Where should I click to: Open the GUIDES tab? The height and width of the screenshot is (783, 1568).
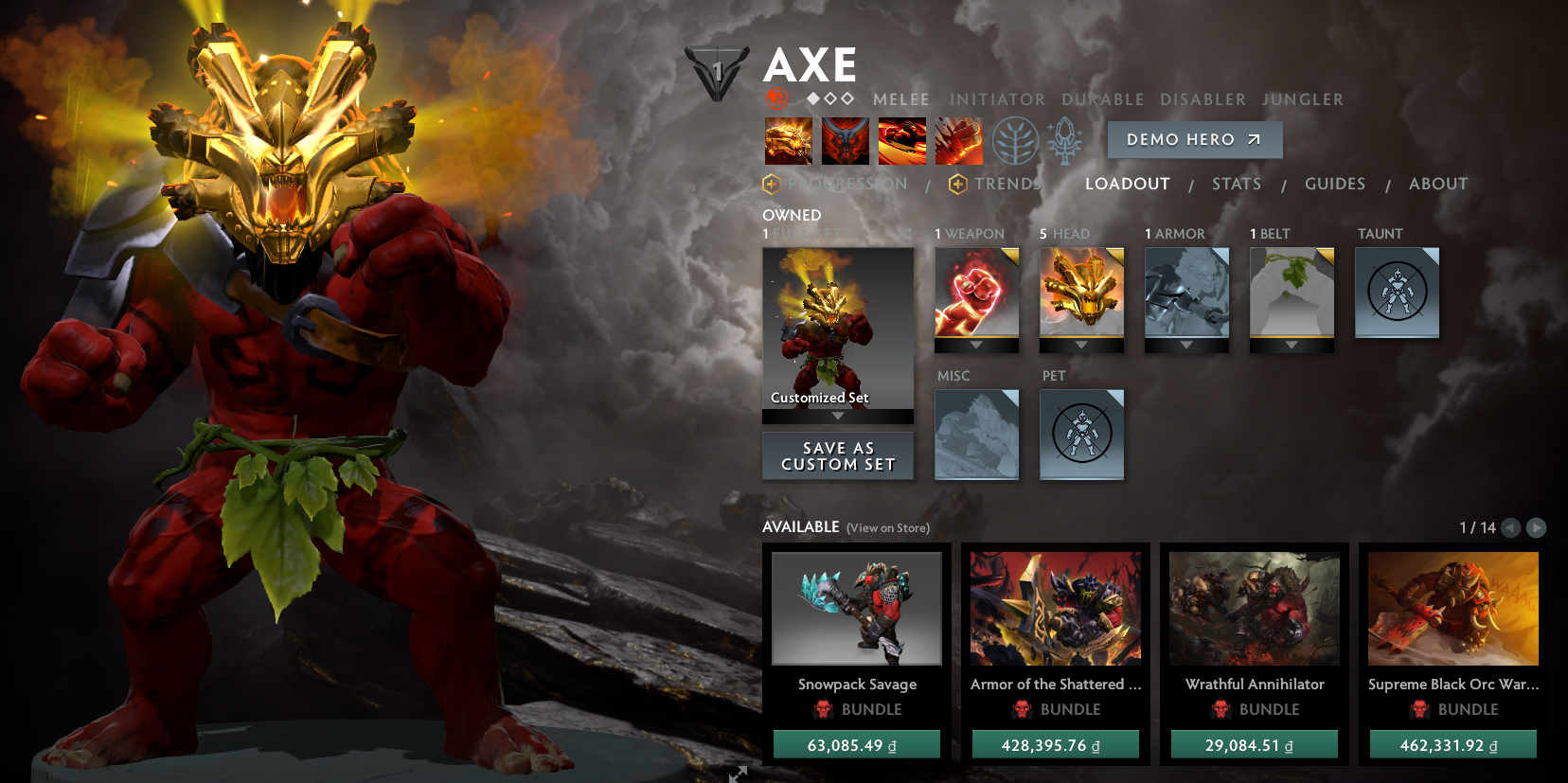click(1335, 184)
